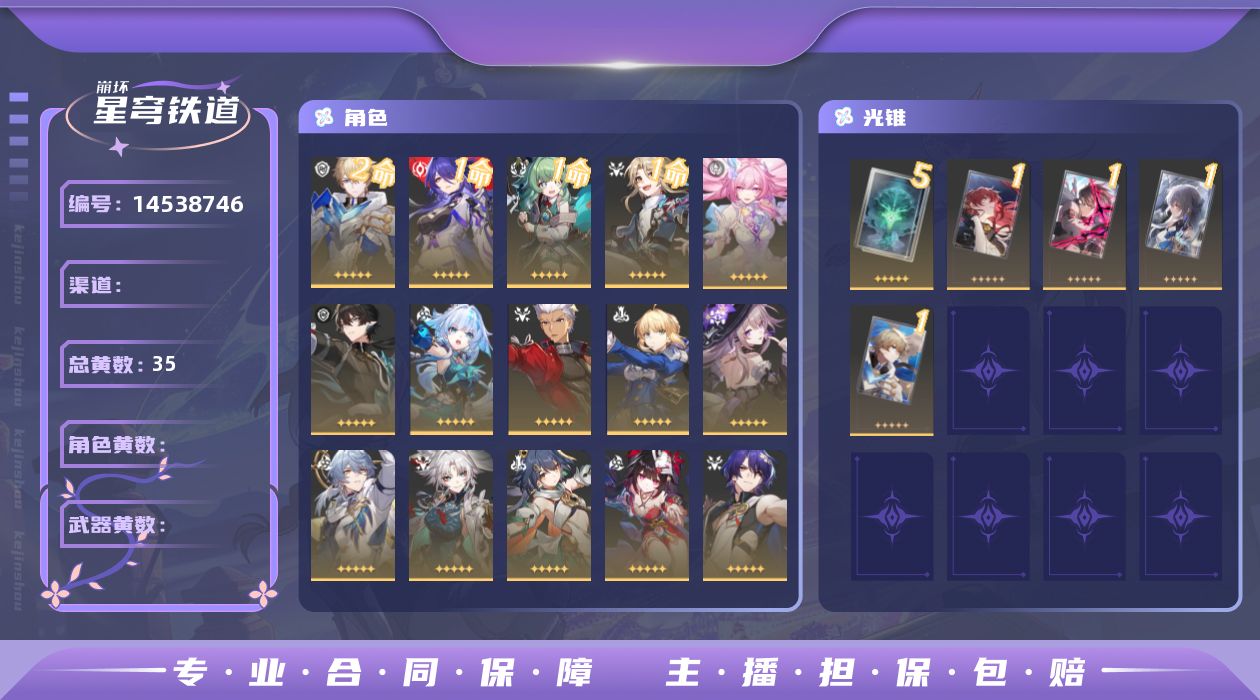1260x700 pixels.
Task: Choose the Sparkle card with fox mask
Action: [x=647, y=515]
